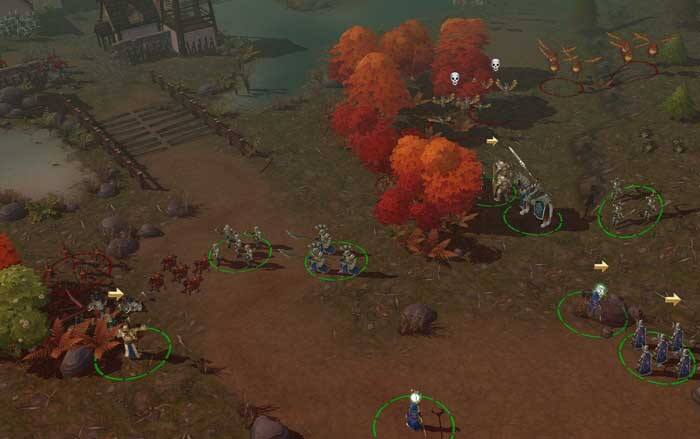The width and height of the screenshot is (700, 439).
Task: Select the staff-wielding mage in the green circle
Action: click(x=414, y=412)
